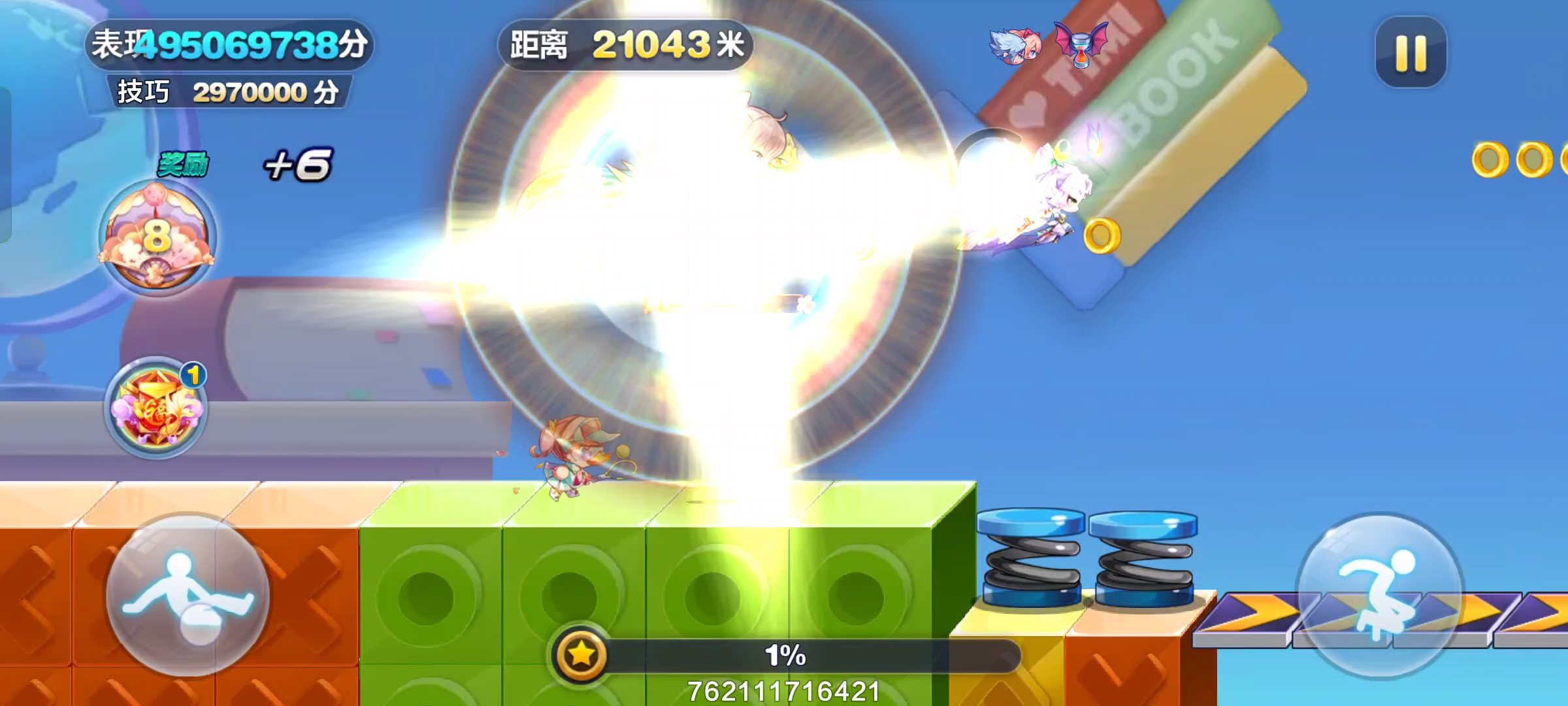Tap the slide action bubble button
The height and width of the screenshot is (706, 1568).
[188, 595]
